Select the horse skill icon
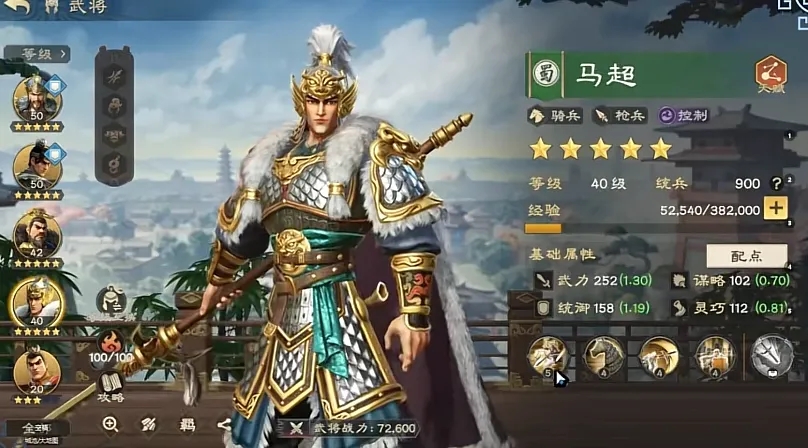Viewport: 808px width, 448px height. point(603,355)
